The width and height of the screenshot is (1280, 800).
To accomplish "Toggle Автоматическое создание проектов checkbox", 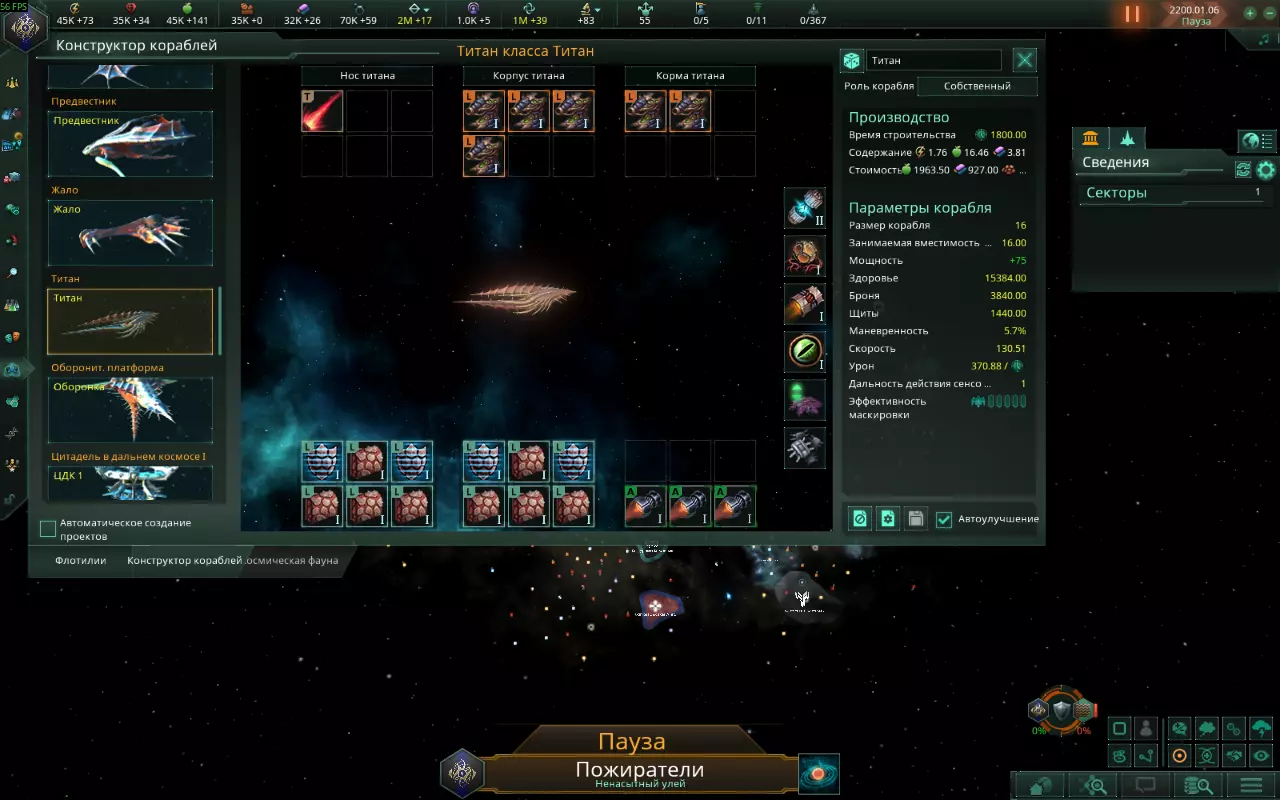I will click(x=48, y=529).
